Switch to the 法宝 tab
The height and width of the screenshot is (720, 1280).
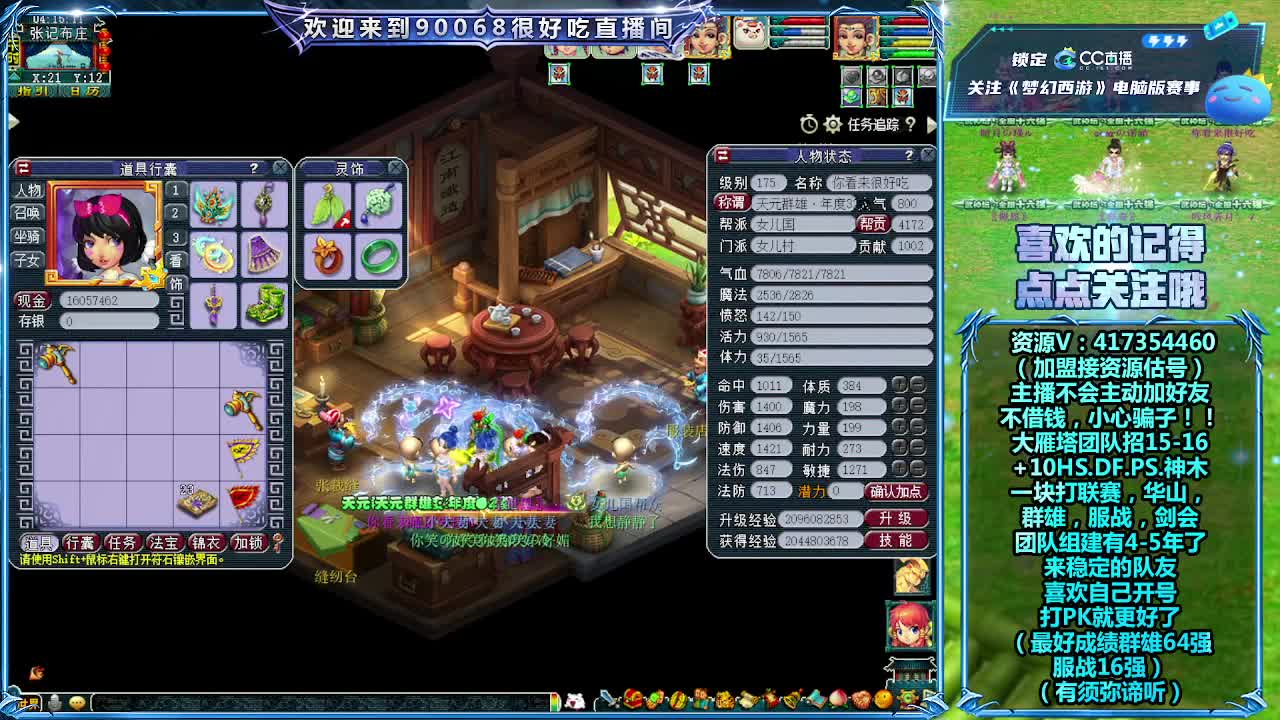(x=163, y=544)
